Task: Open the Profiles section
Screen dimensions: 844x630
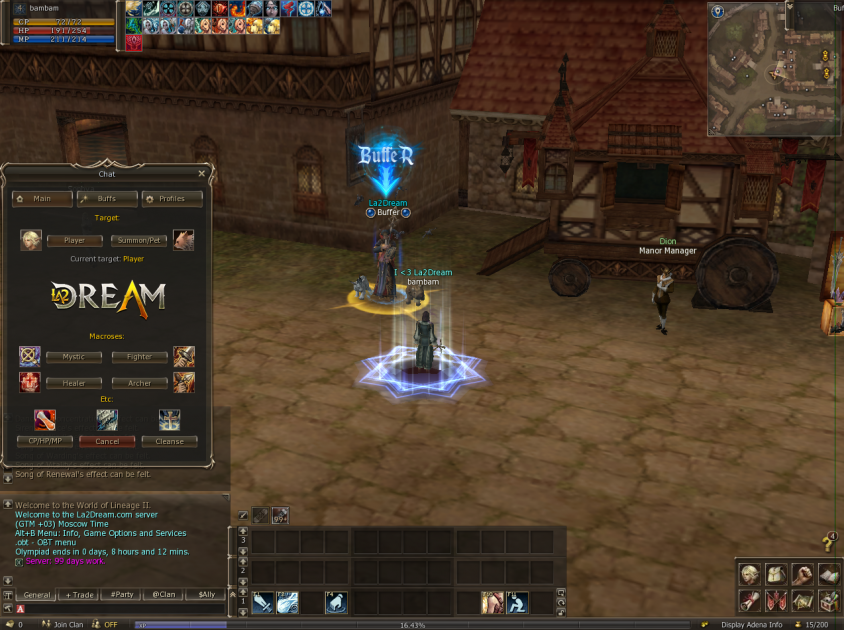Action: (x=172, y=199)
